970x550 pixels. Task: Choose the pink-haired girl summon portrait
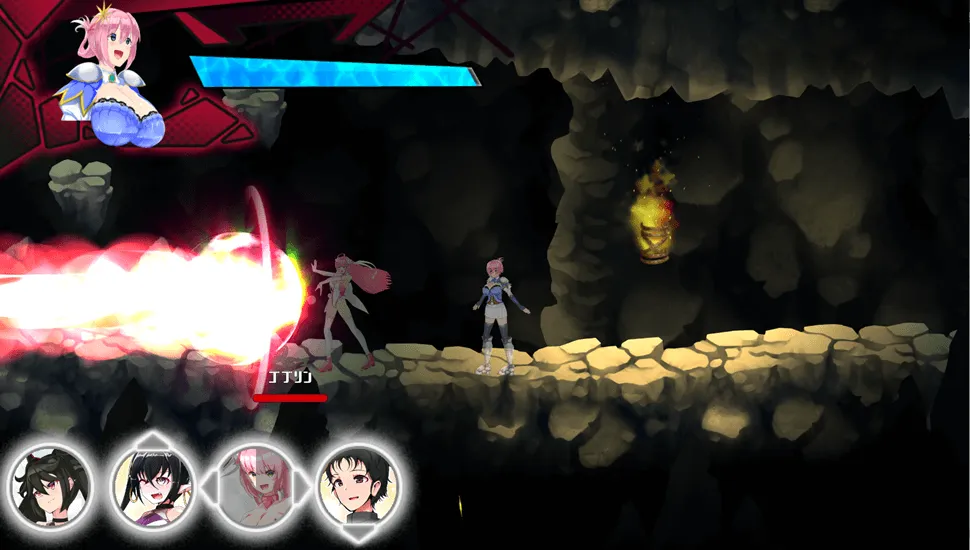pyautogui.click(x=255, y=487)
